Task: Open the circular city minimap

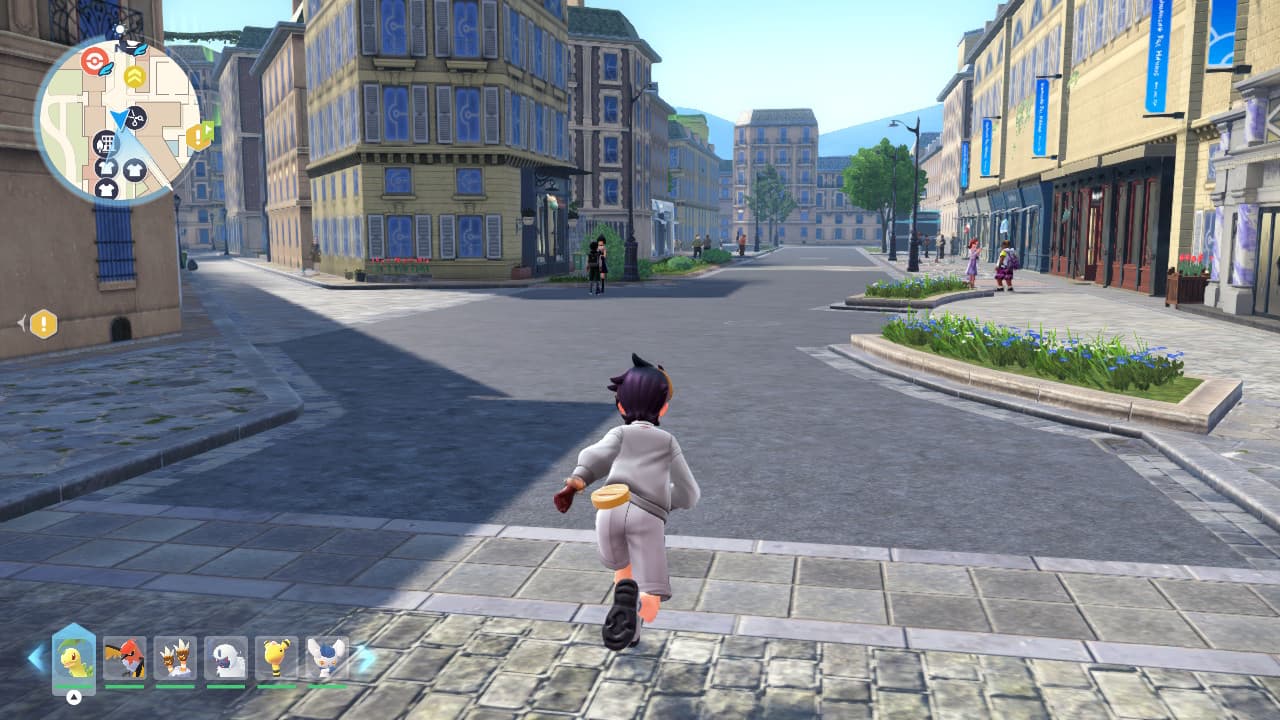Action: (x=118, y=120)
